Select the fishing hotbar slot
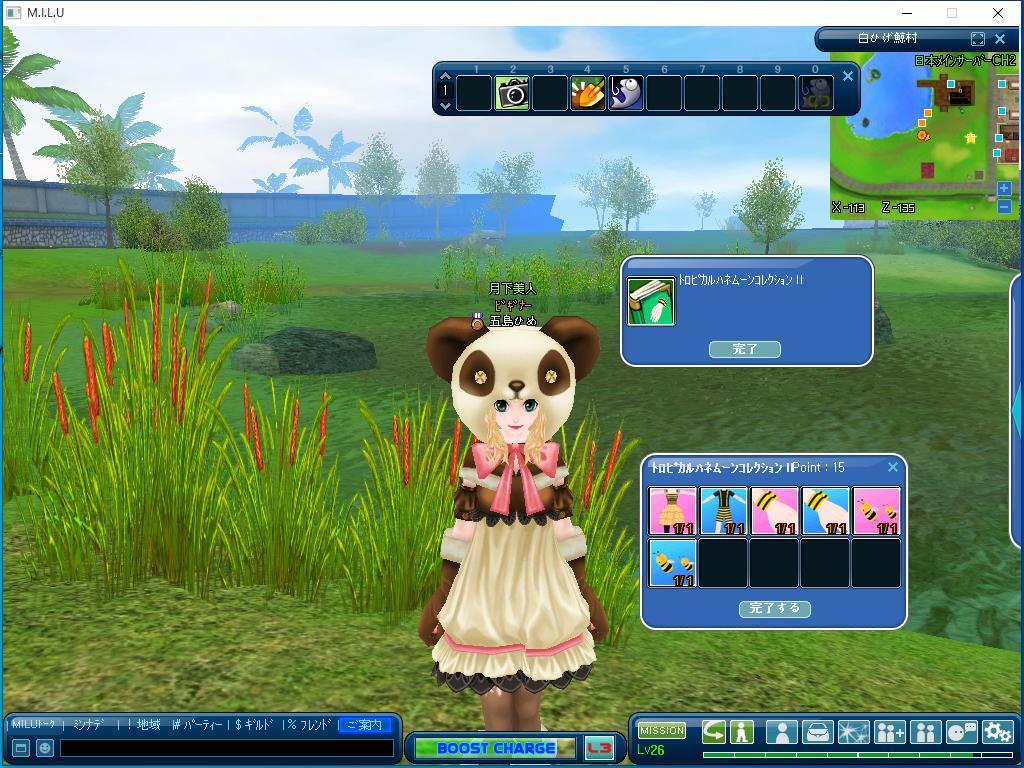 pyautogui.click(x=626, y=94)
